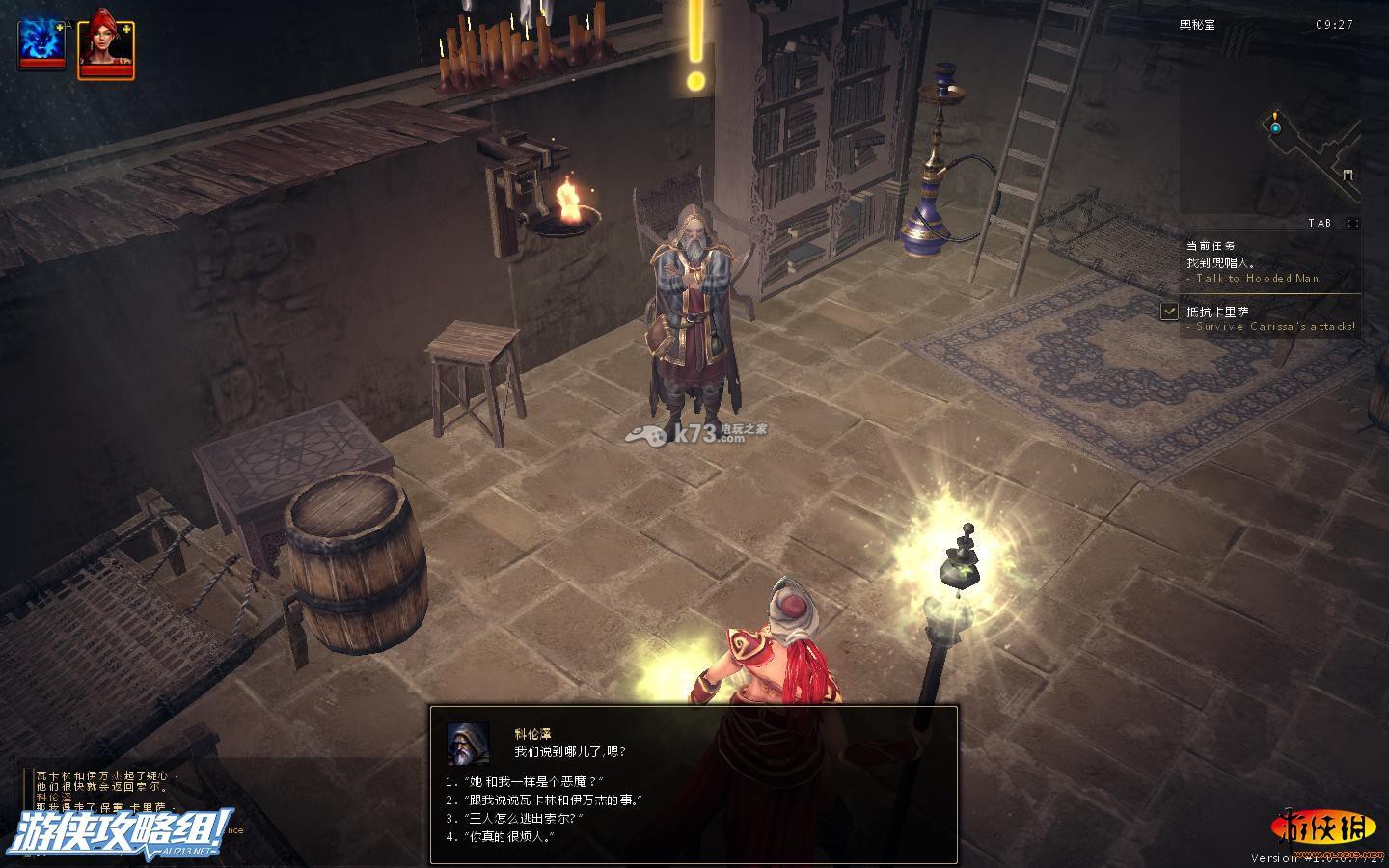Image resolution: width=1389 pixels, height=868 pixels.
Task: Click the plus icon on the red-haired woman portrait
Action: click(x=128, y=30)
